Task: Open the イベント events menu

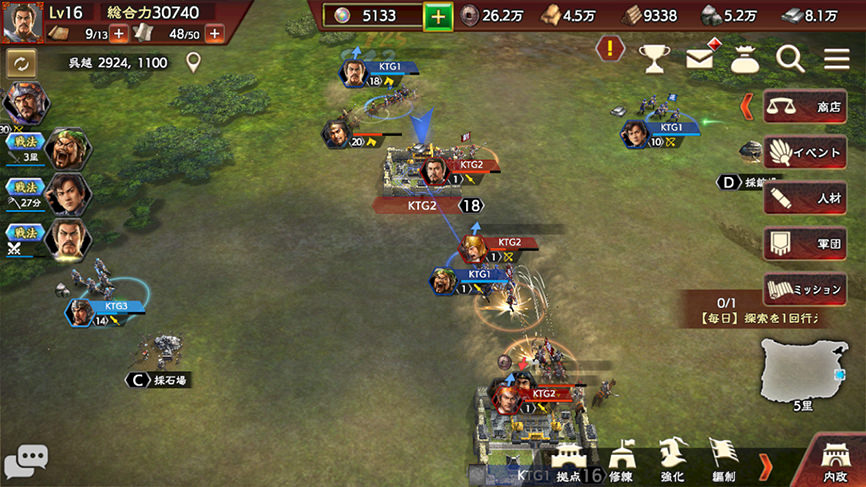Action: [805, 152]
